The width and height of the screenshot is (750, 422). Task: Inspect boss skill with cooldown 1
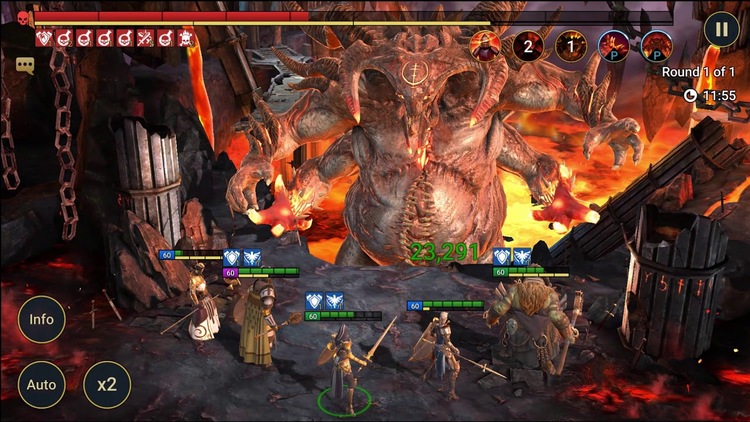point(571,45)
